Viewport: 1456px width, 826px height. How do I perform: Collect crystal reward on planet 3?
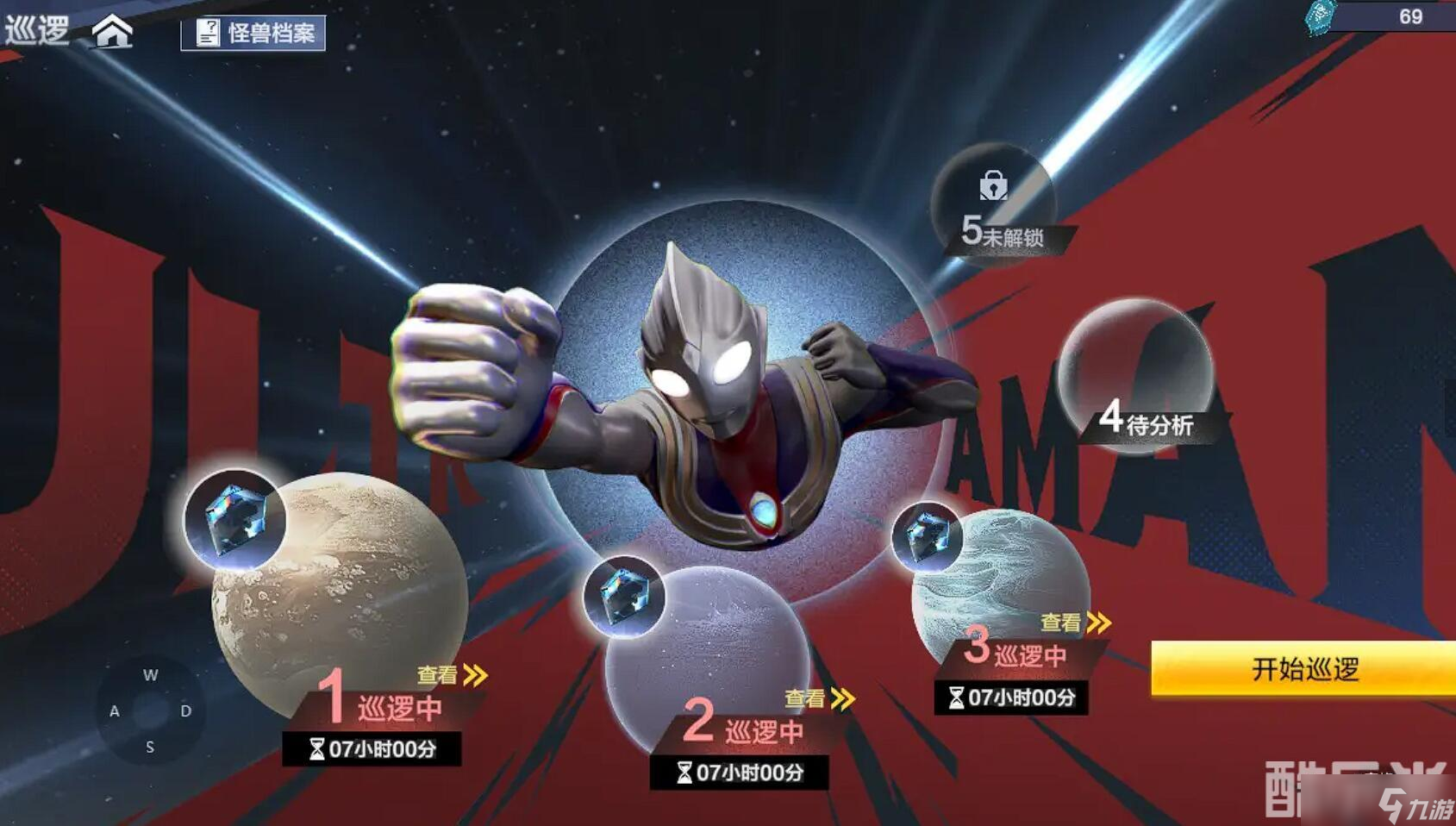click(928, 536)
